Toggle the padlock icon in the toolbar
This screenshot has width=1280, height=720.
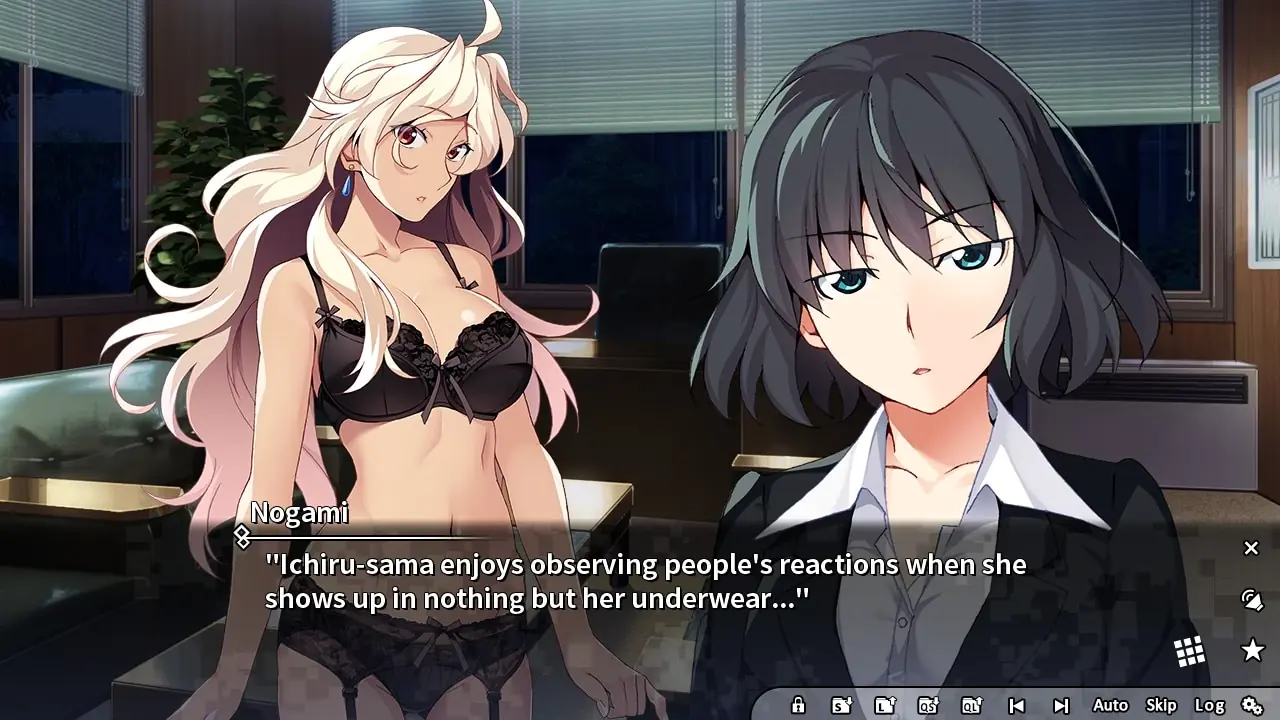pyautogui.click(x=798, y=705)
